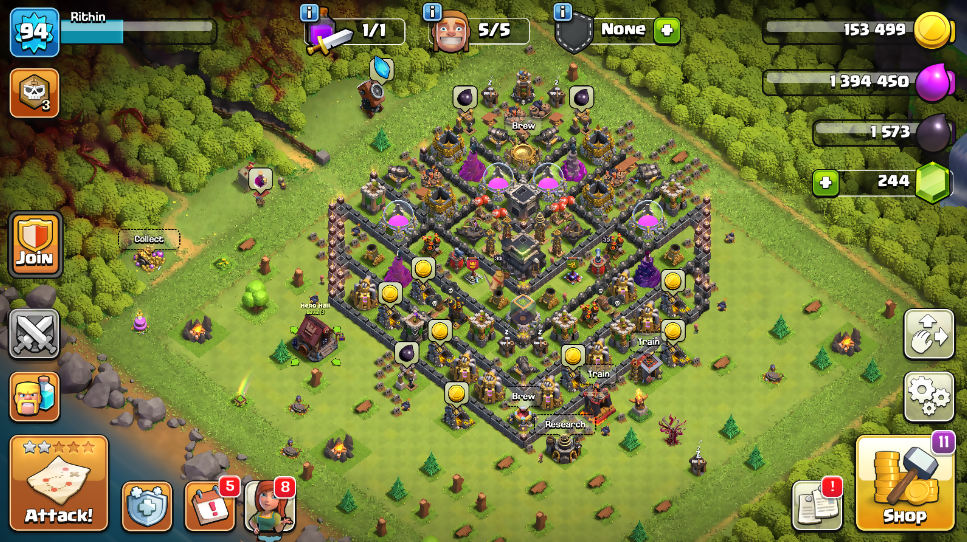Open the villager icon with 8 notifications
Screen dimensions: 967x542
click(269, 506)
